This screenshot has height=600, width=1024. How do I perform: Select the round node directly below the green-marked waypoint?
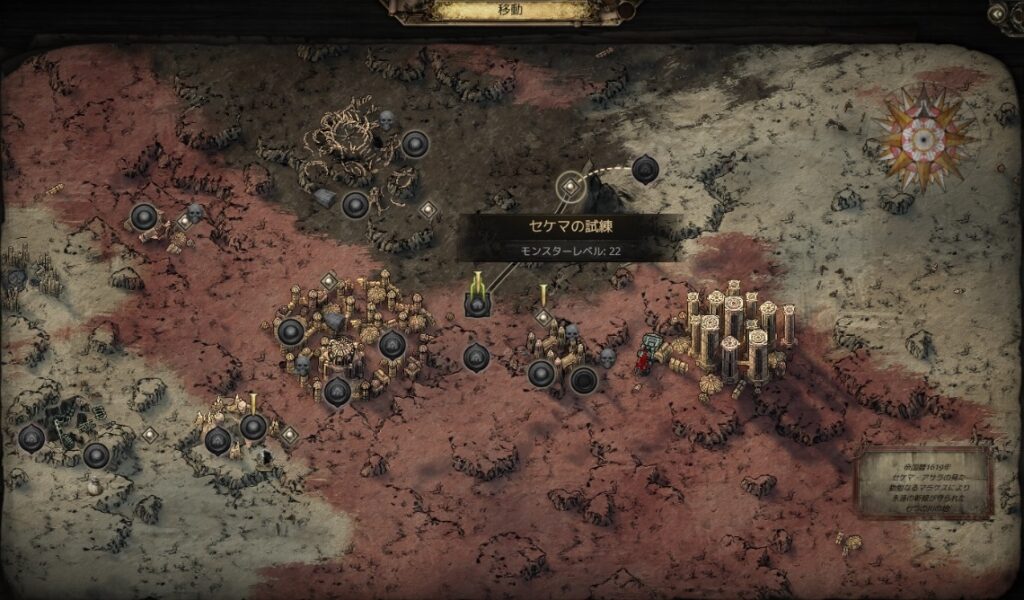pyautogui.click(x=476, y=355)
